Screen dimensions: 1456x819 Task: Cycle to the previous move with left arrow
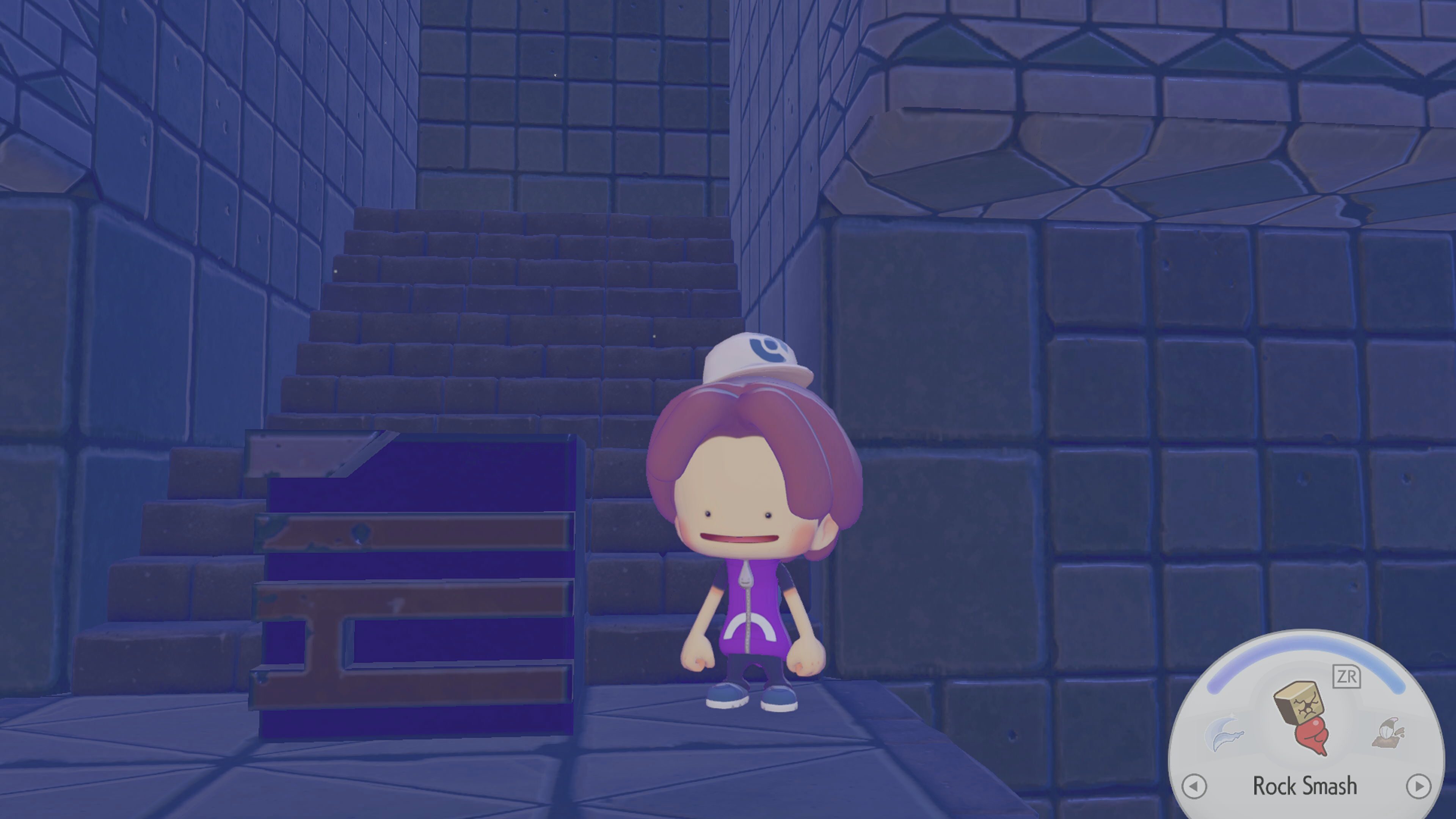pyautogui.click(x=1194, y=786)
